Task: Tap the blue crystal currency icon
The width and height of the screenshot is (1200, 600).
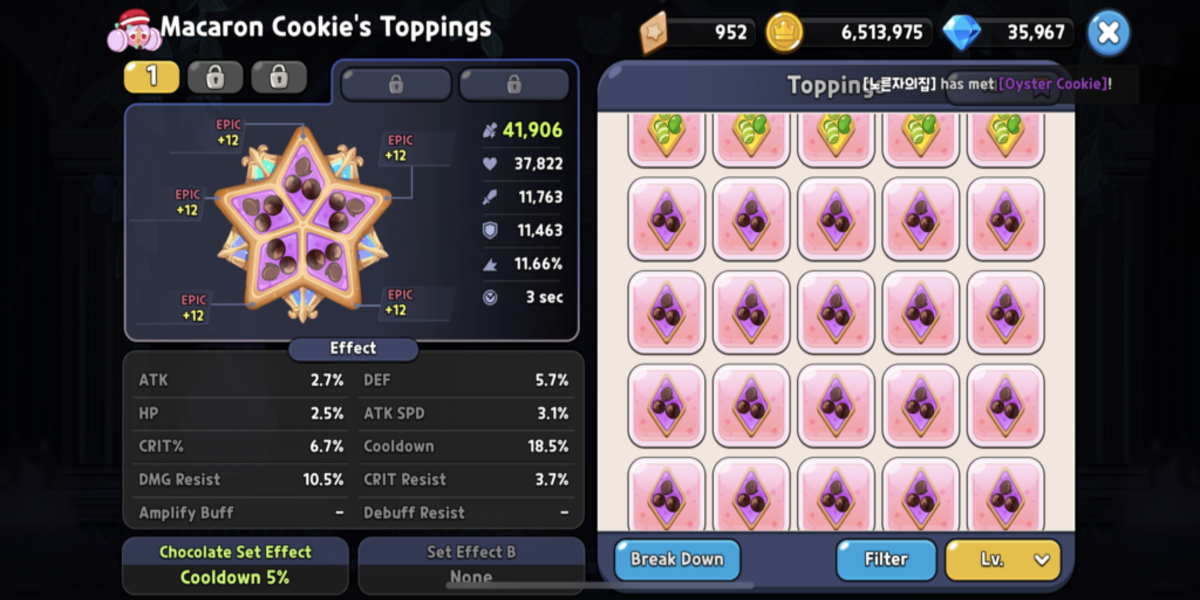Action: pyautogui.click(x=961, y=32)
